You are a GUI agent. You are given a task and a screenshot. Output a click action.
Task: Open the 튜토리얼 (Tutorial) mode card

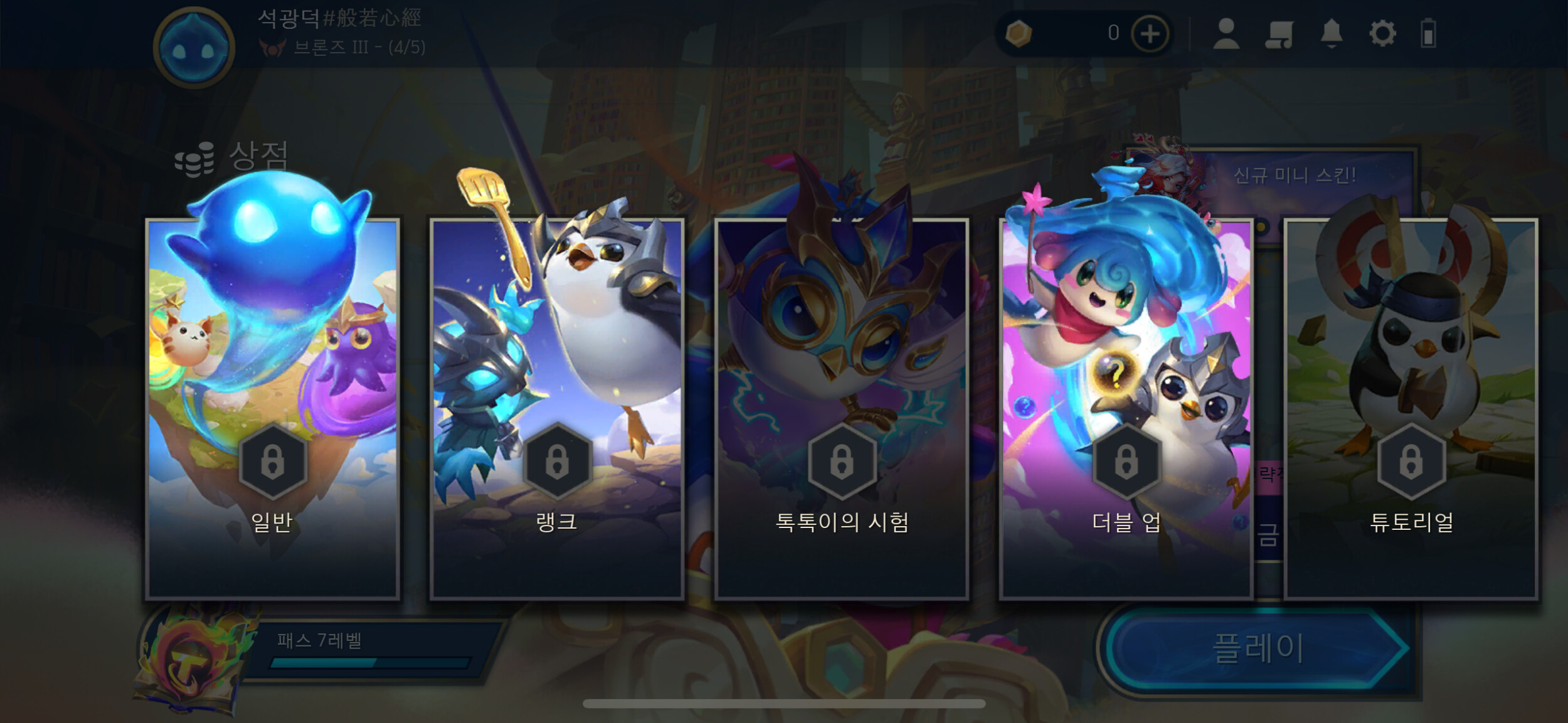click(x=1411, y=409)
